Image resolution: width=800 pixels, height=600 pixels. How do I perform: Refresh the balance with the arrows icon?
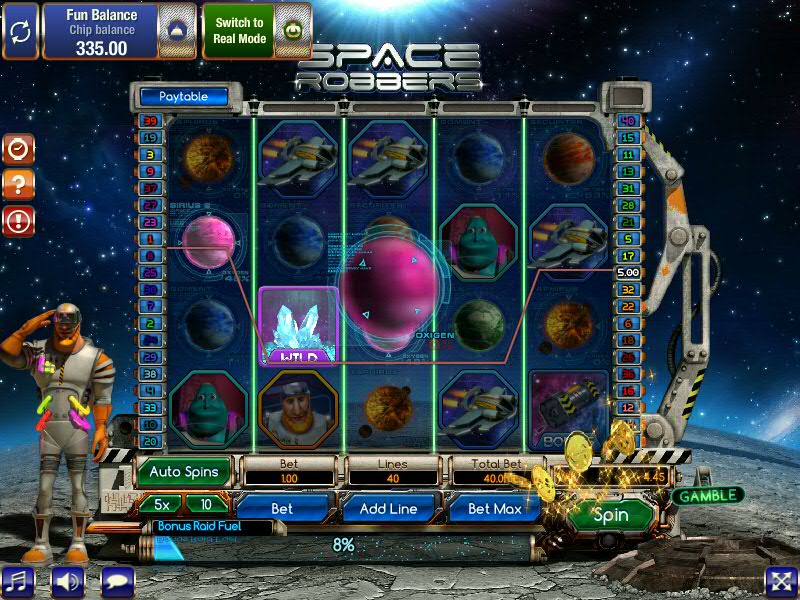click(19, 30)
